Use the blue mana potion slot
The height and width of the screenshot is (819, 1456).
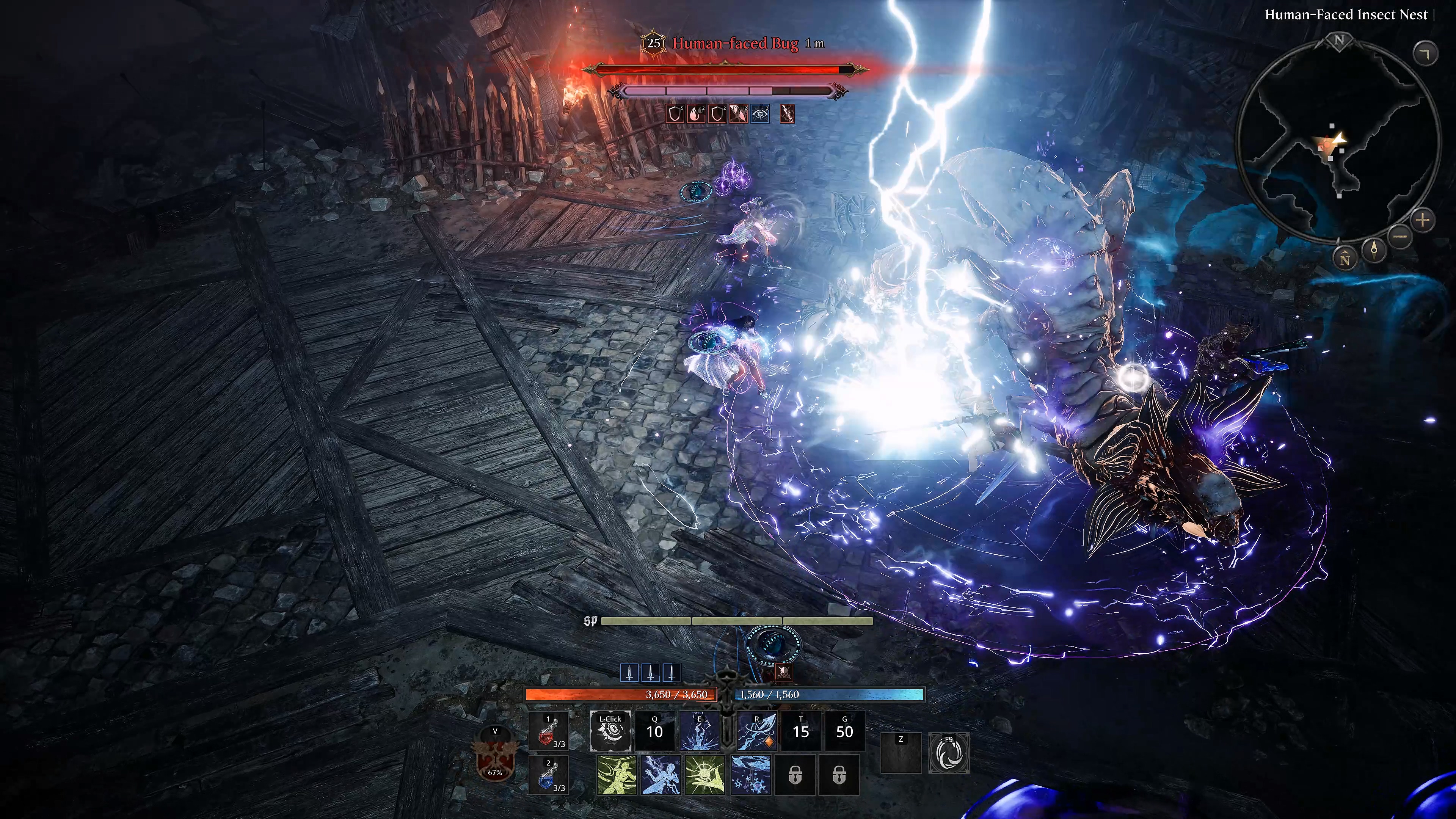(549, 775)
